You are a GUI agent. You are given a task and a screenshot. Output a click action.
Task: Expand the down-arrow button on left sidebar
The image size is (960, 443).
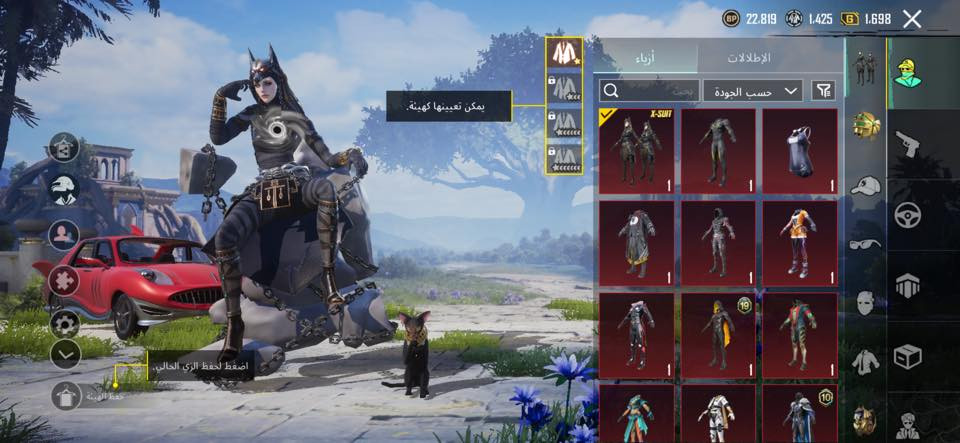pos(64,353)
